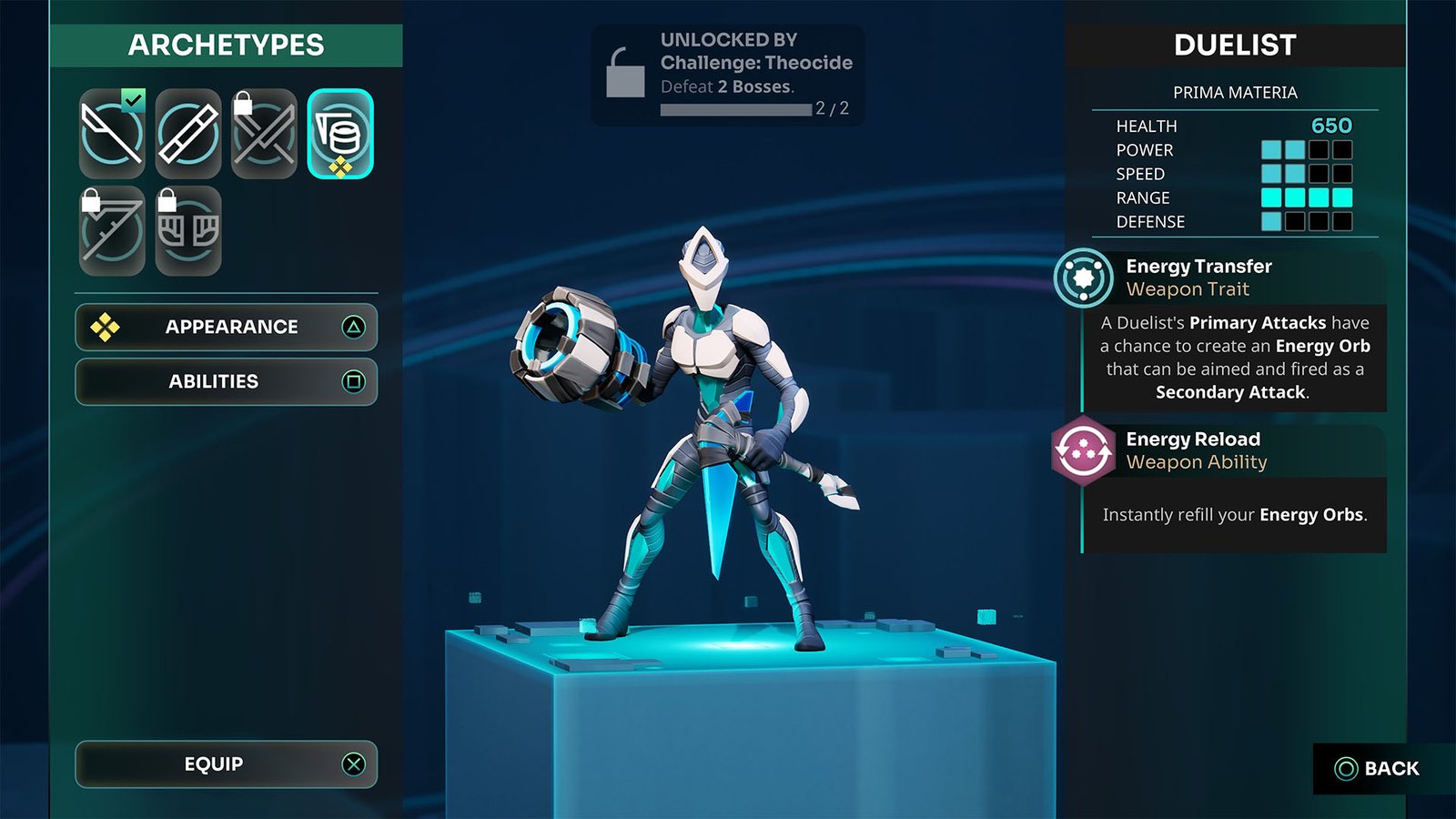Equip the Duelist archetype
The width and height of the screenshot is (1456, 819).
(226, 764)
